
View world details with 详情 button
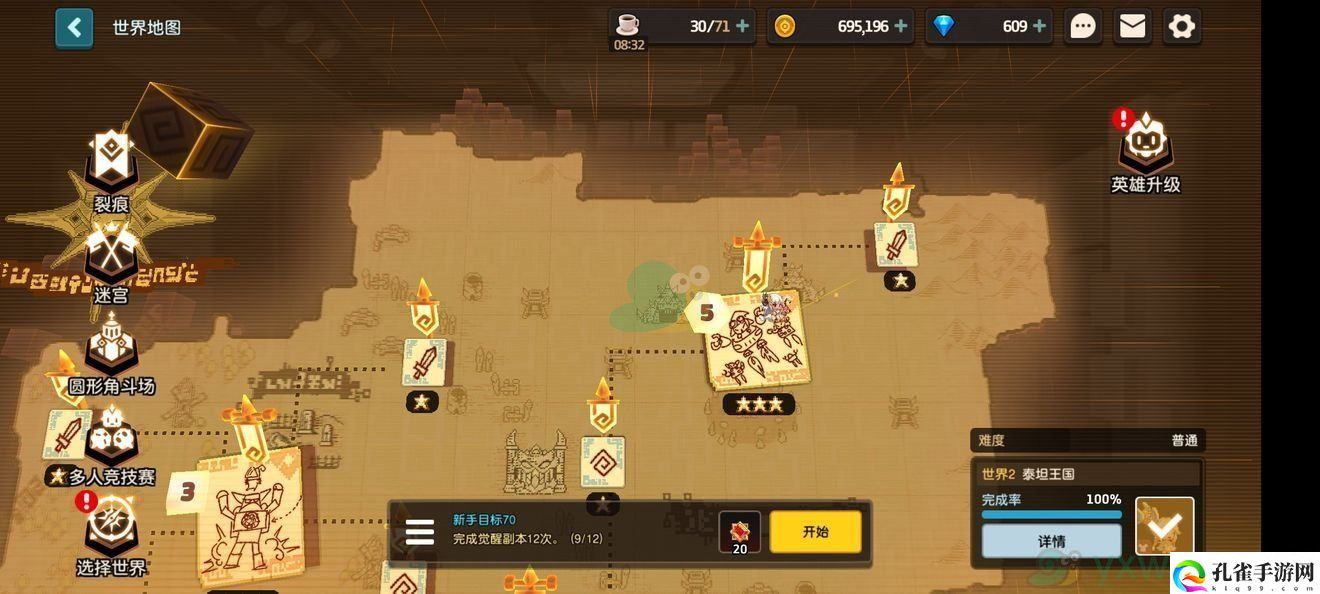pos(1051,541)
